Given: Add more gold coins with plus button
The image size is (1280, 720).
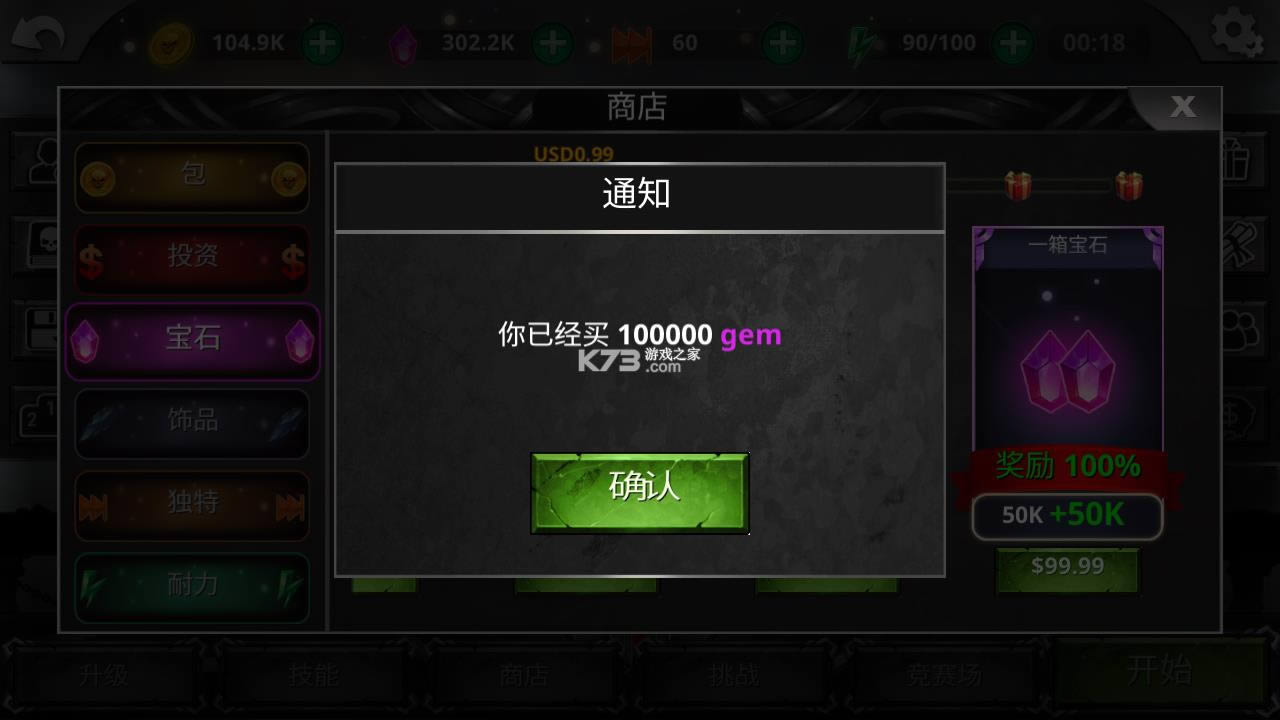Looking at the screenshot, I should click(322, 43).
